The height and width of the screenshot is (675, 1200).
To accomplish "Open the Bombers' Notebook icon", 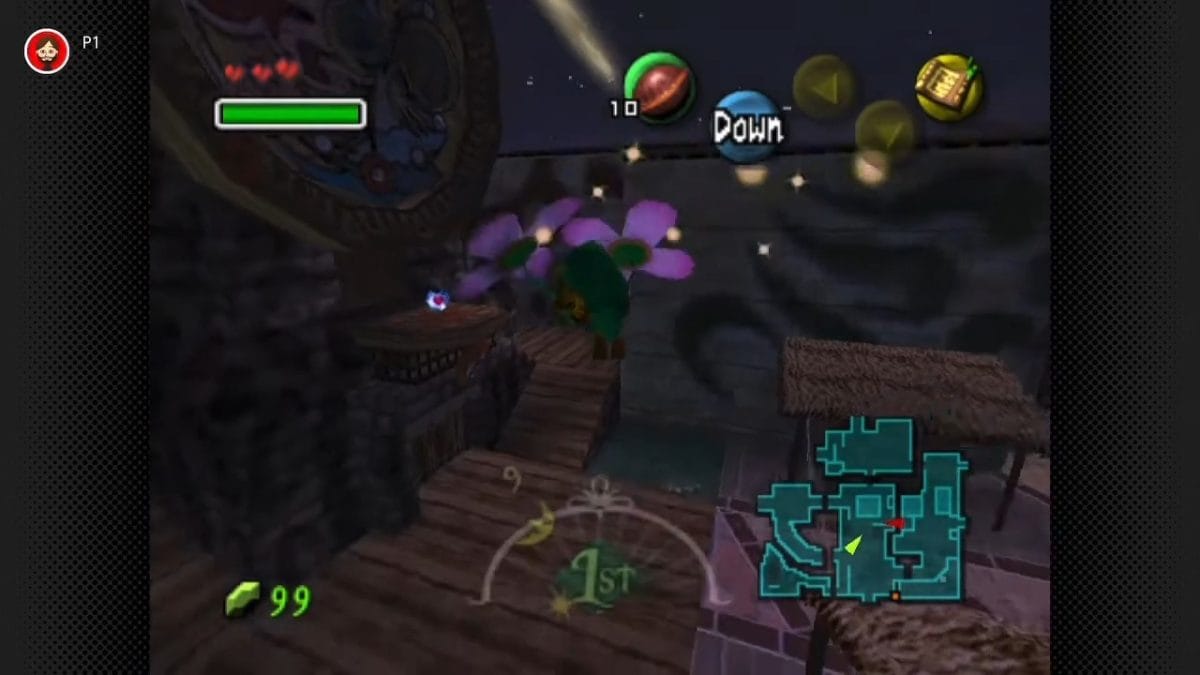I will (949, 87).
